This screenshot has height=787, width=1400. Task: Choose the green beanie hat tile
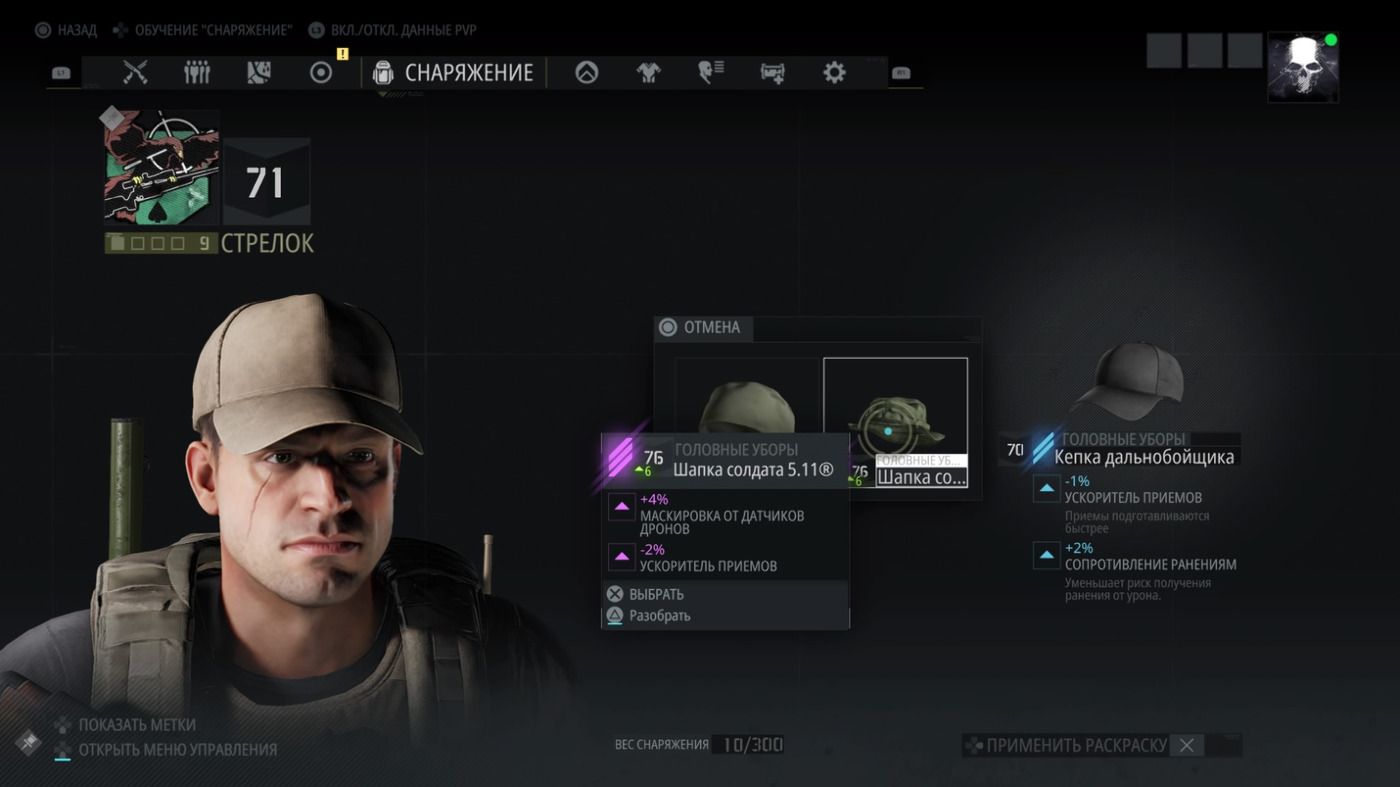747,405
